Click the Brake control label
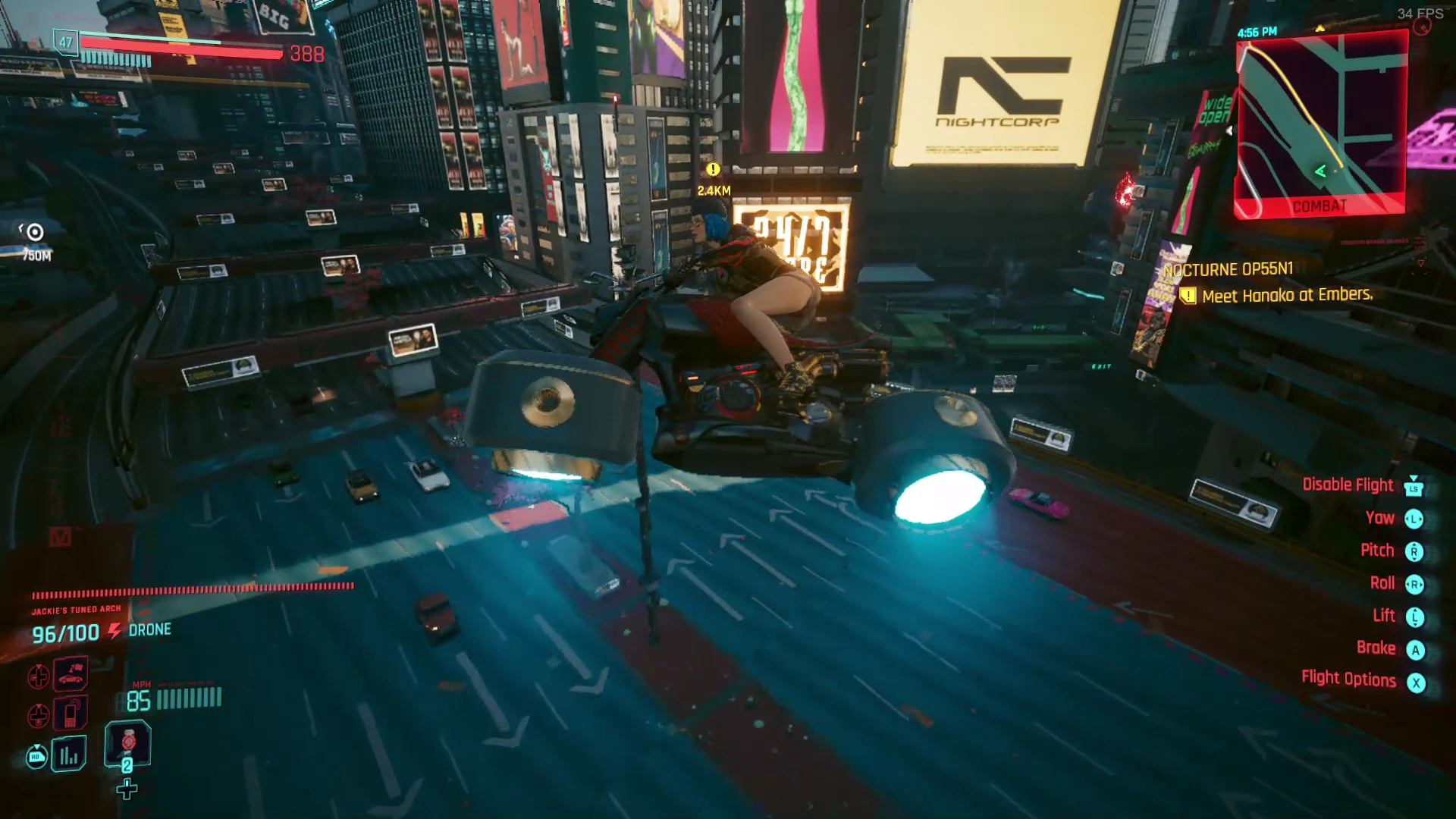1456x819 pixels. coord(1376,648)
